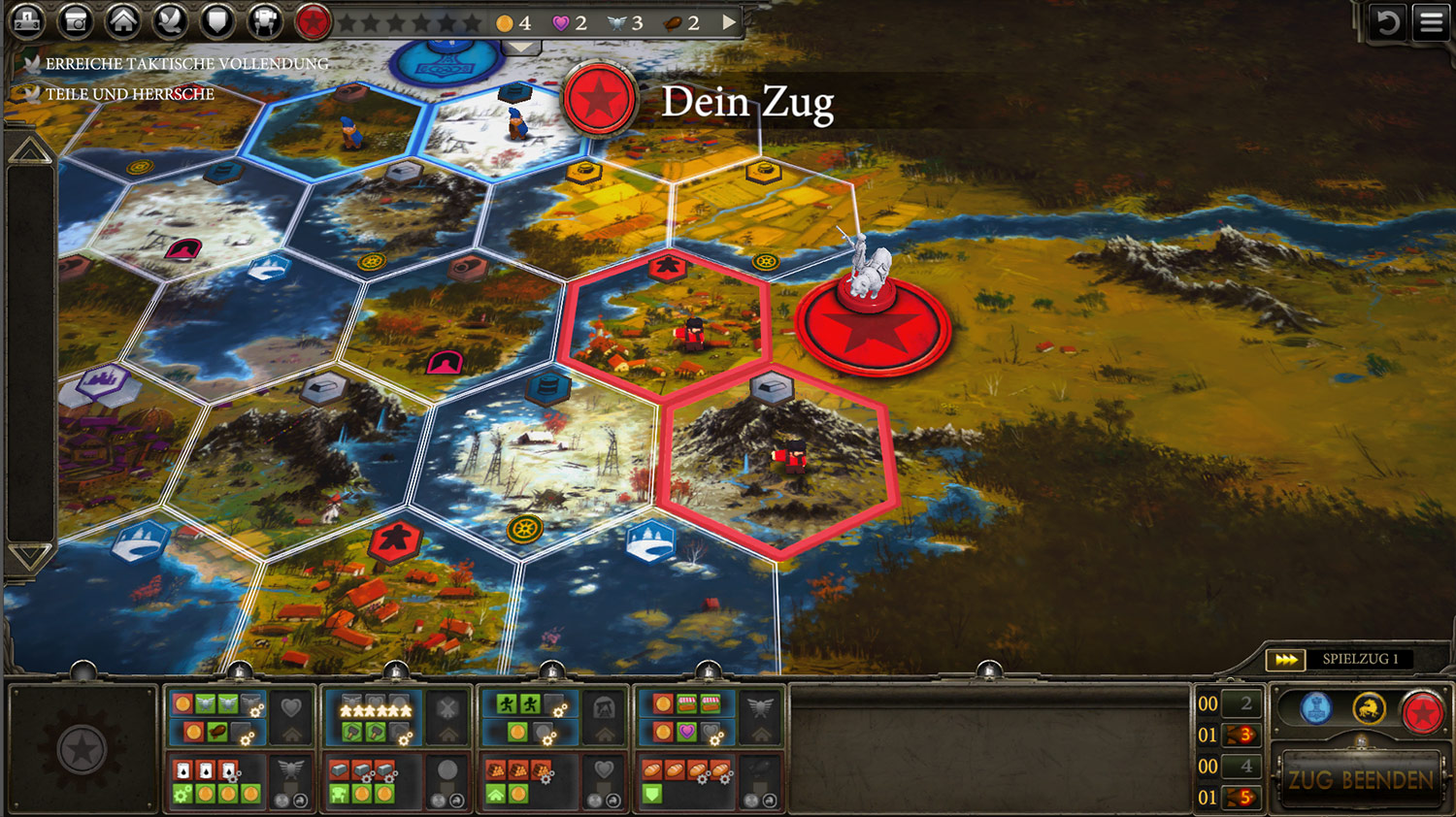
Task: Toggle the yellow fast-forward button
Action: 1286,660
